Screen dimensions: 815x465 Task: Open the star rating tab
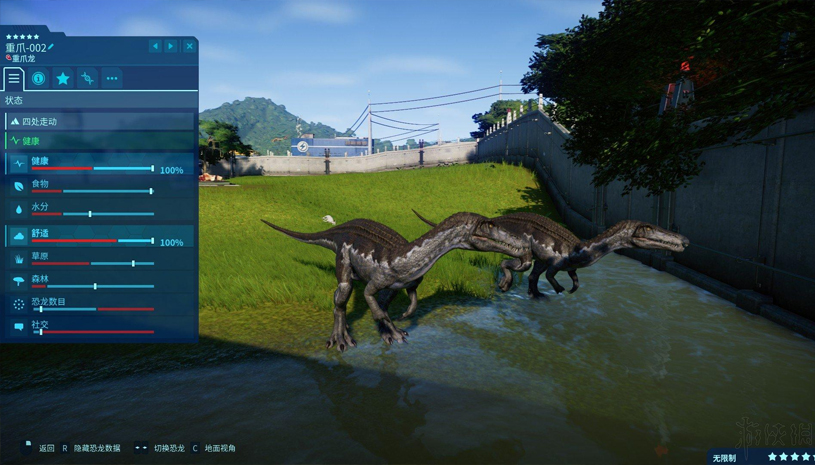point(63,78)
